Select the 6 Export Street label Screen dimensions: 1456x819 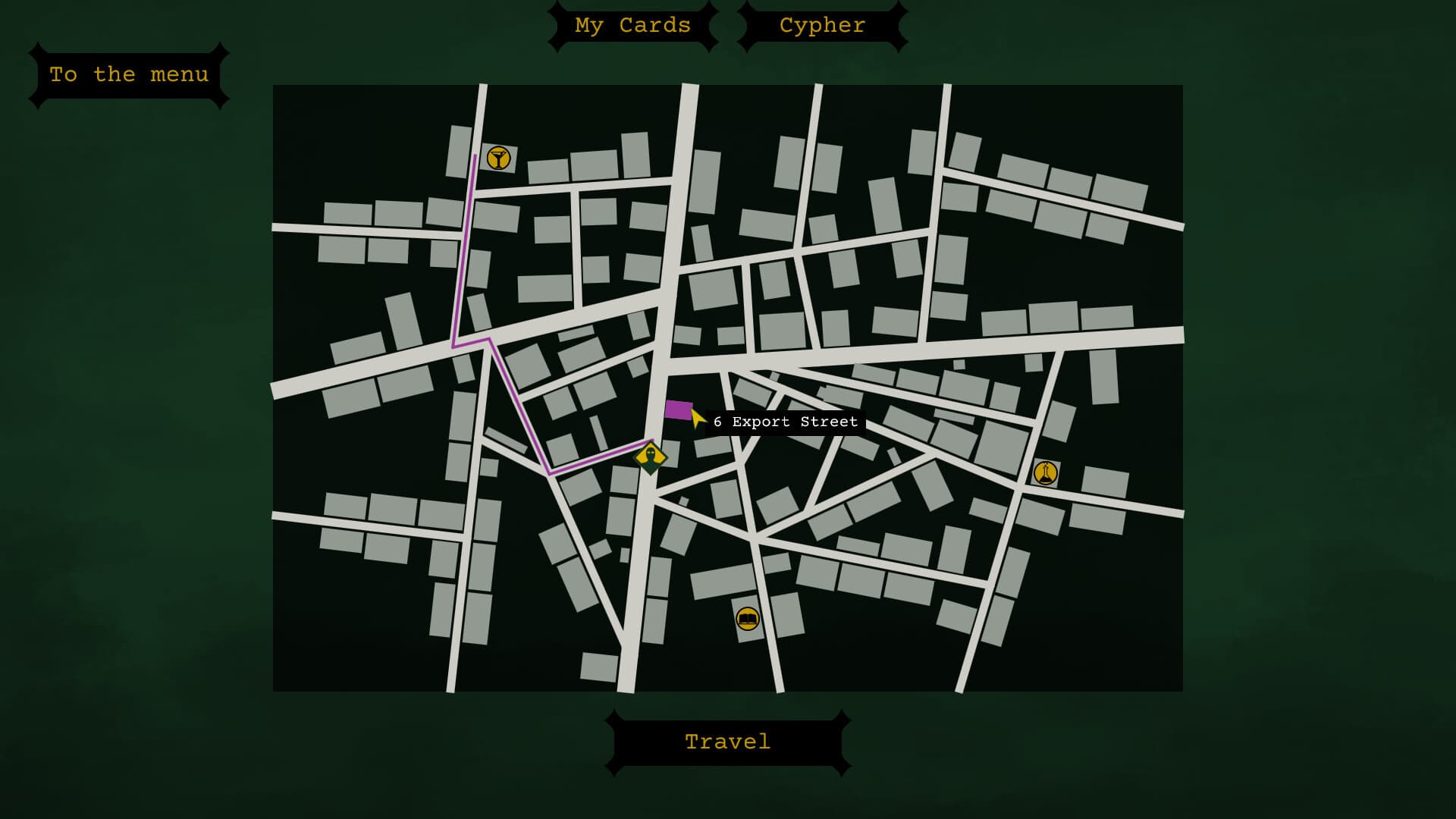(x=784, y=422)
